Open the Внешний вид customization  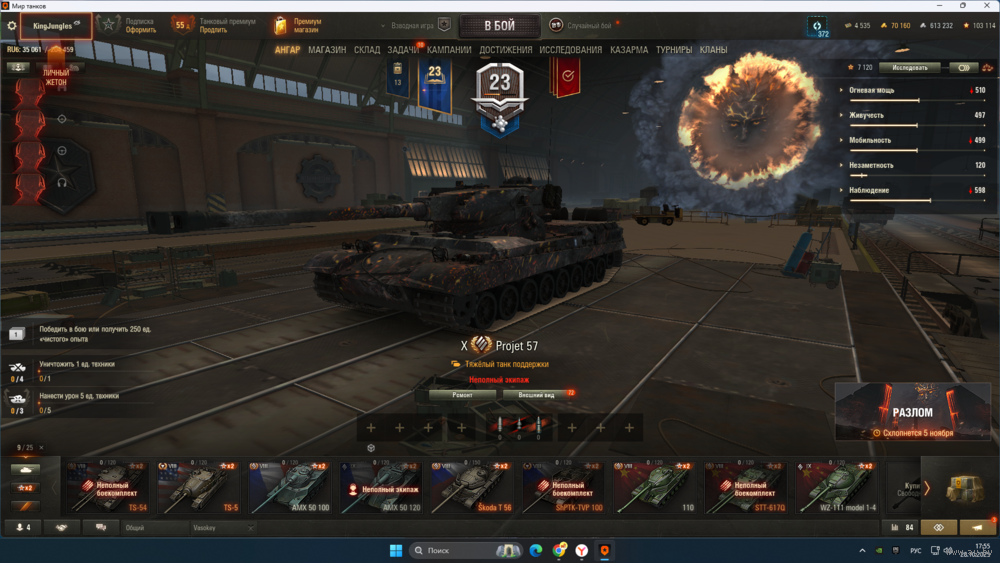click(537, 395)
